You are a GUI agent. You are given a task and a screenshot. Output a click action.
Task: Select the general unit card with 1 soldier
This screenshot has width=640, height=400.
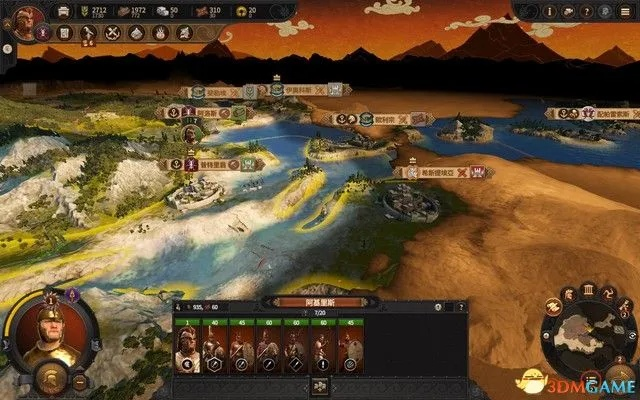pyautogui.click(x=186, y=349)
